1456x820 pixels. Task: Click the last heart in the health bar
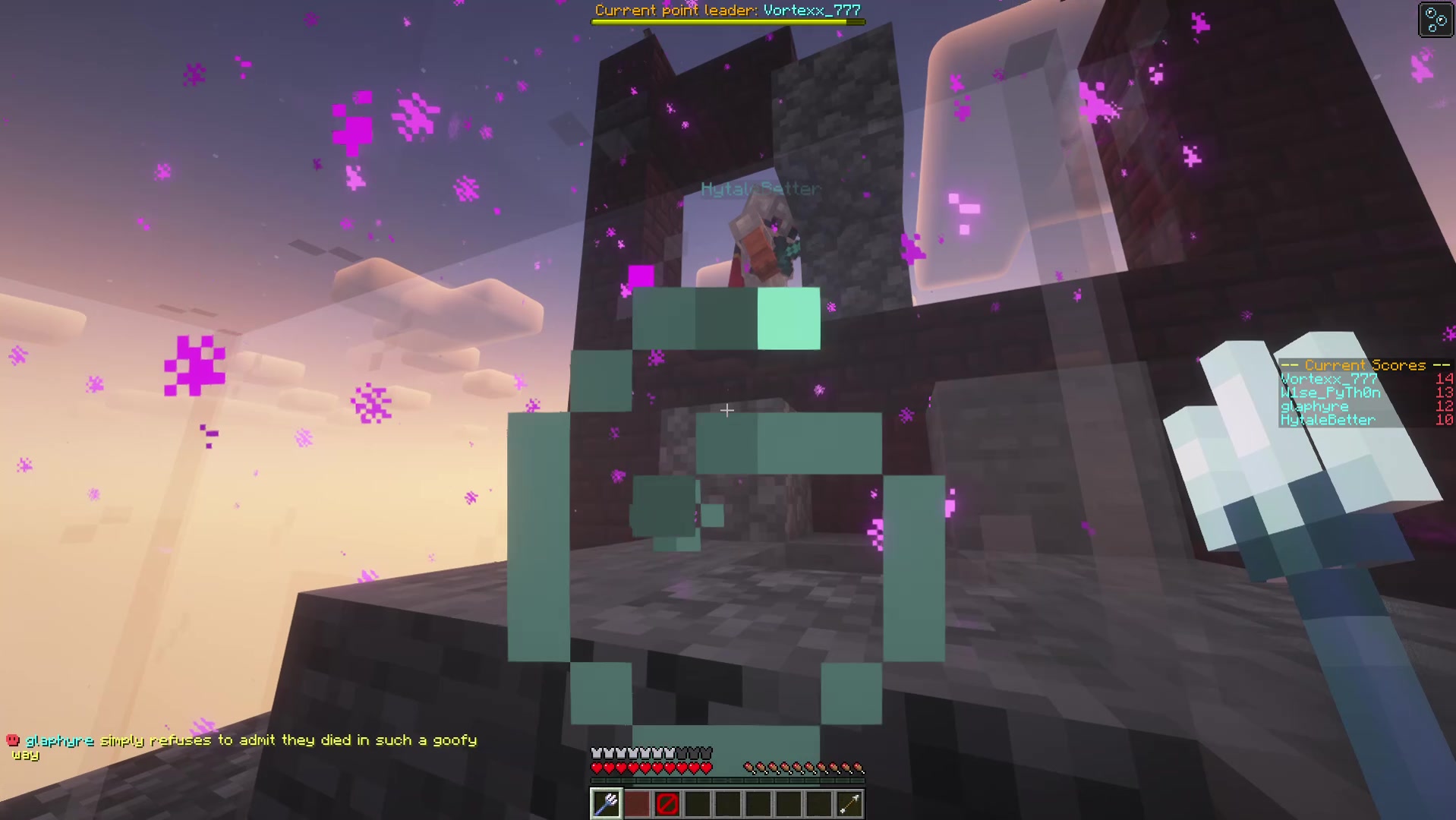(x=706, y=767)
